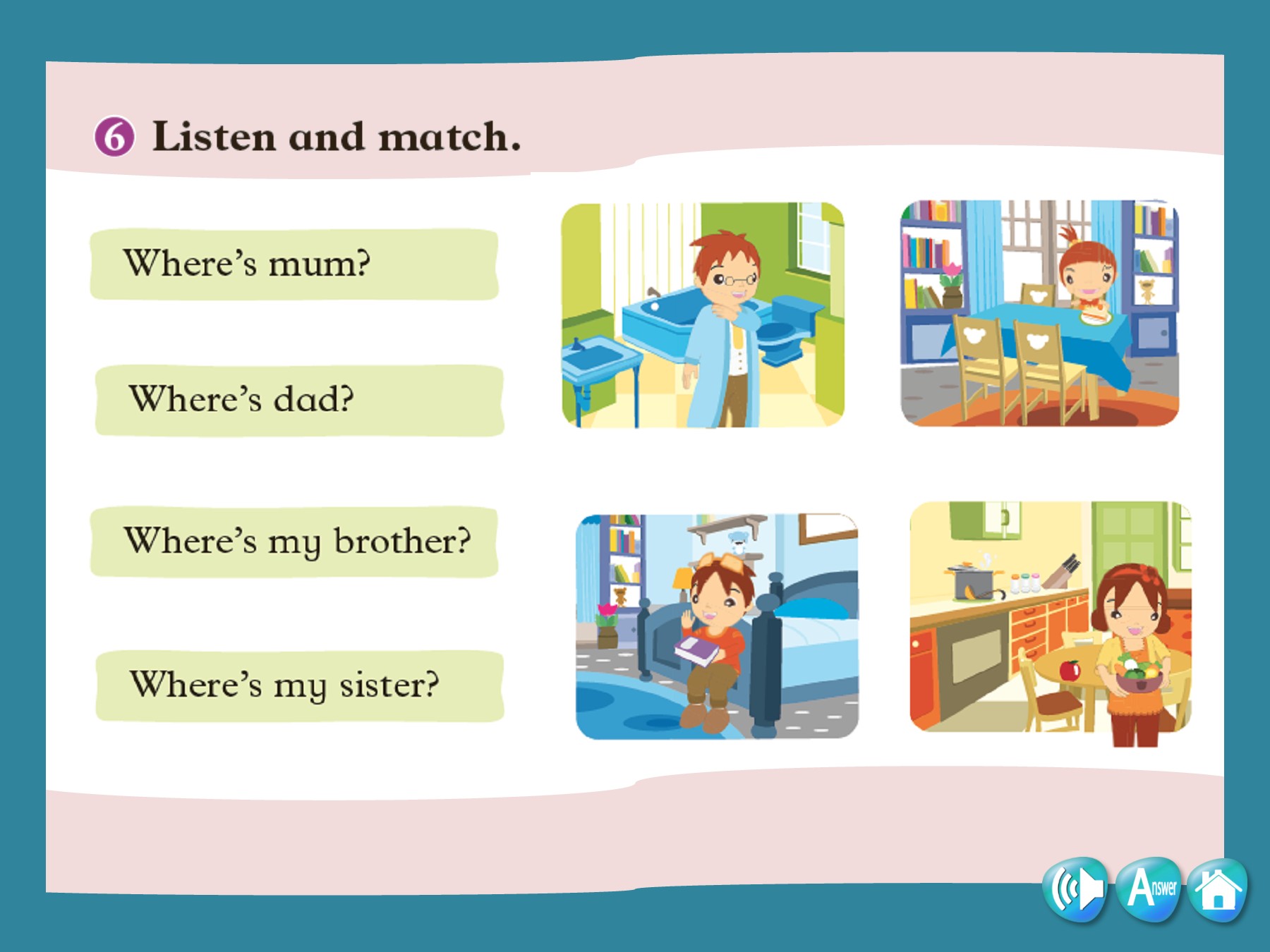Show the Answer key

[1149, 889]
